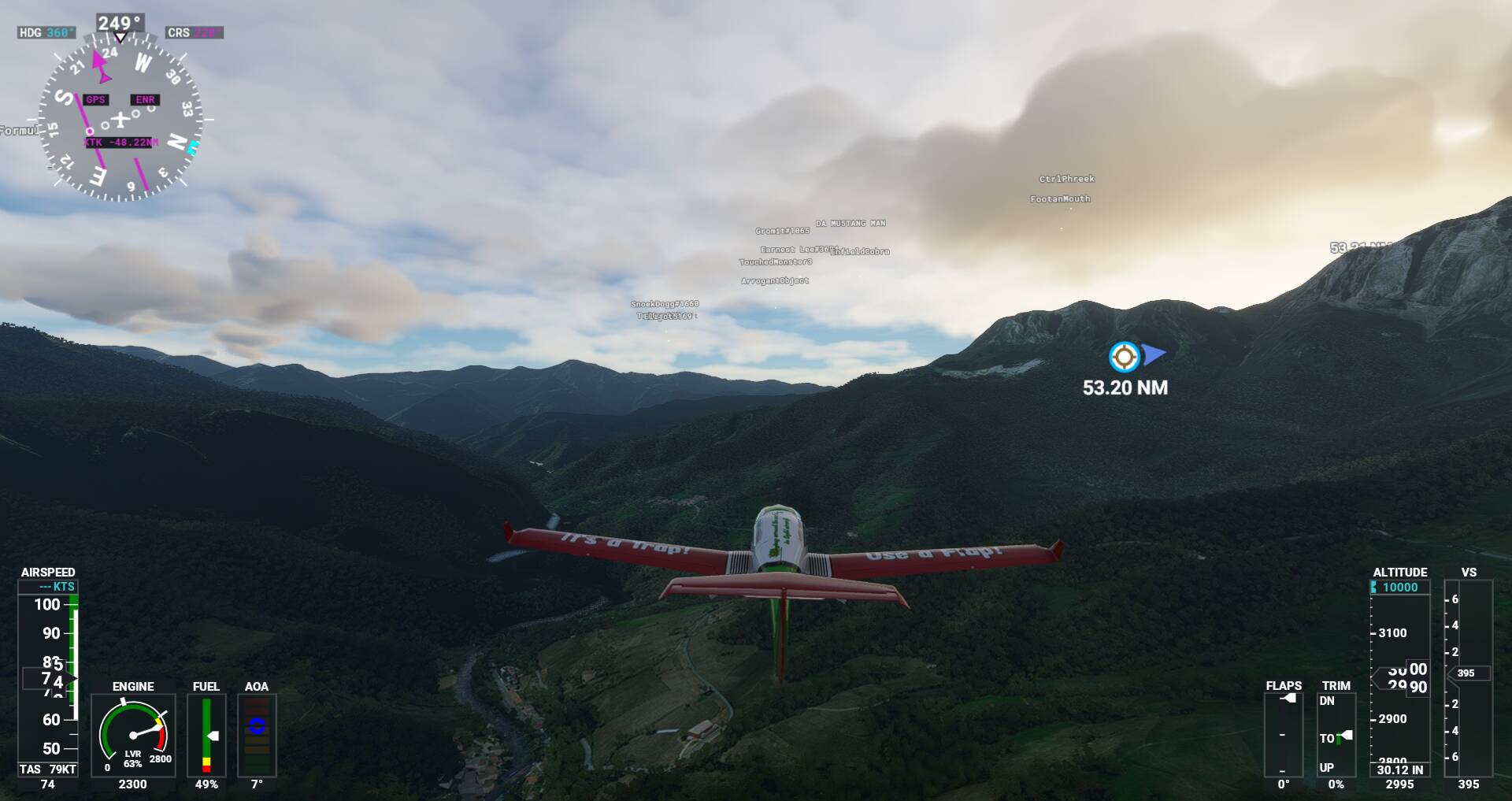1512x801 pixels.
Task: Click the CtrlPhreek player nameplate
Action: click(x=1066, y=179)
